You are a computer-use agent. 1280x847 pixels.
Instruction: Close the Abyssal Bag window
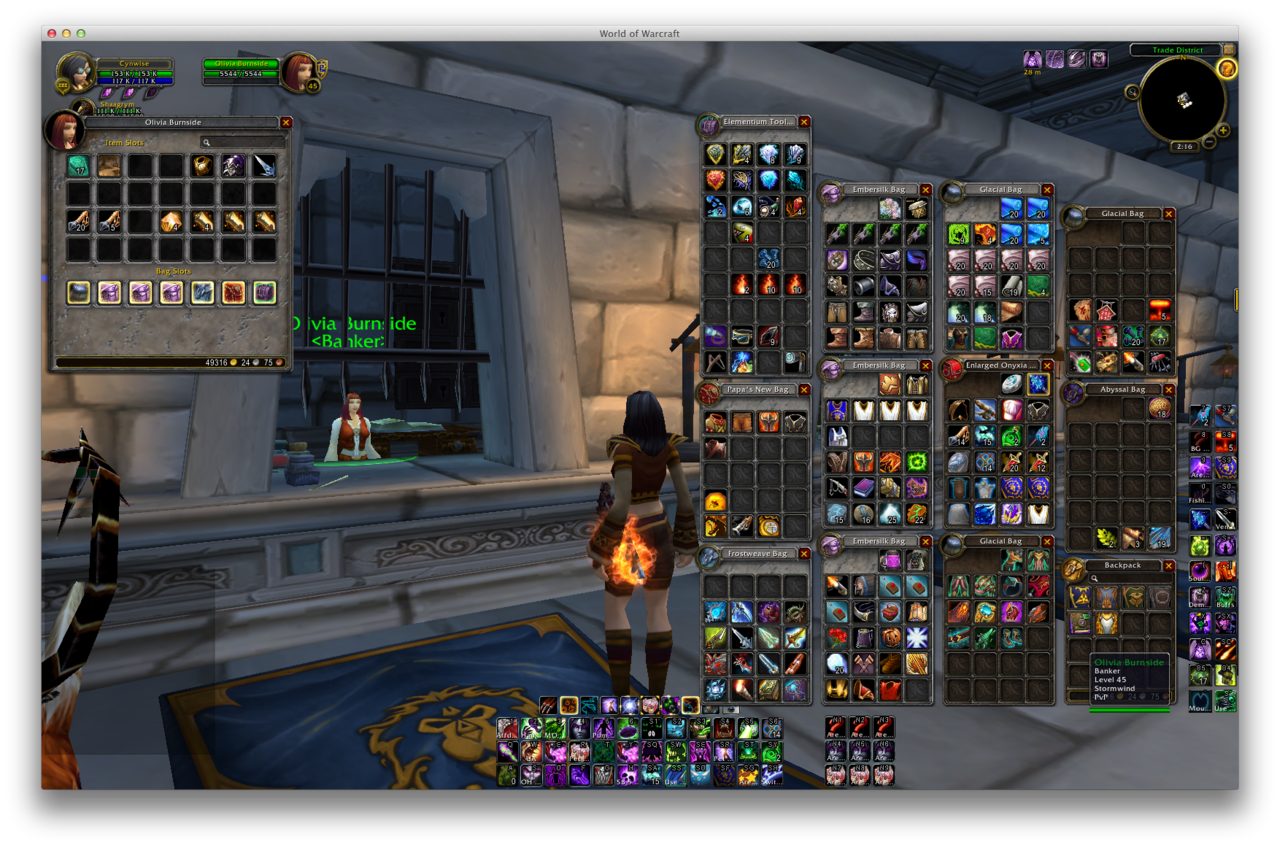click(x=1169, y=389)
